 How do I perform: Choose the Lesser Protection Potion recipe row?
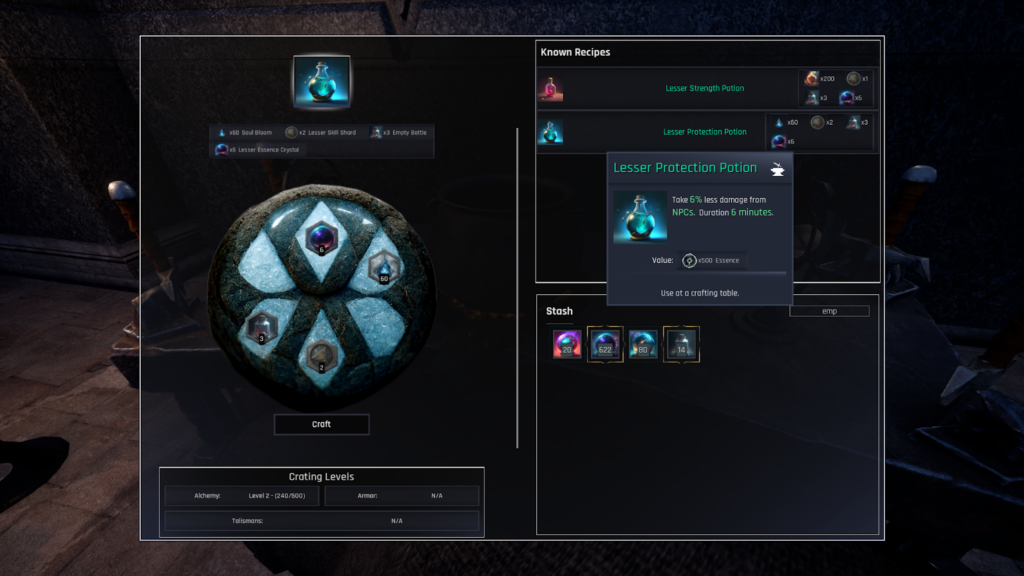tap(704, 132)
